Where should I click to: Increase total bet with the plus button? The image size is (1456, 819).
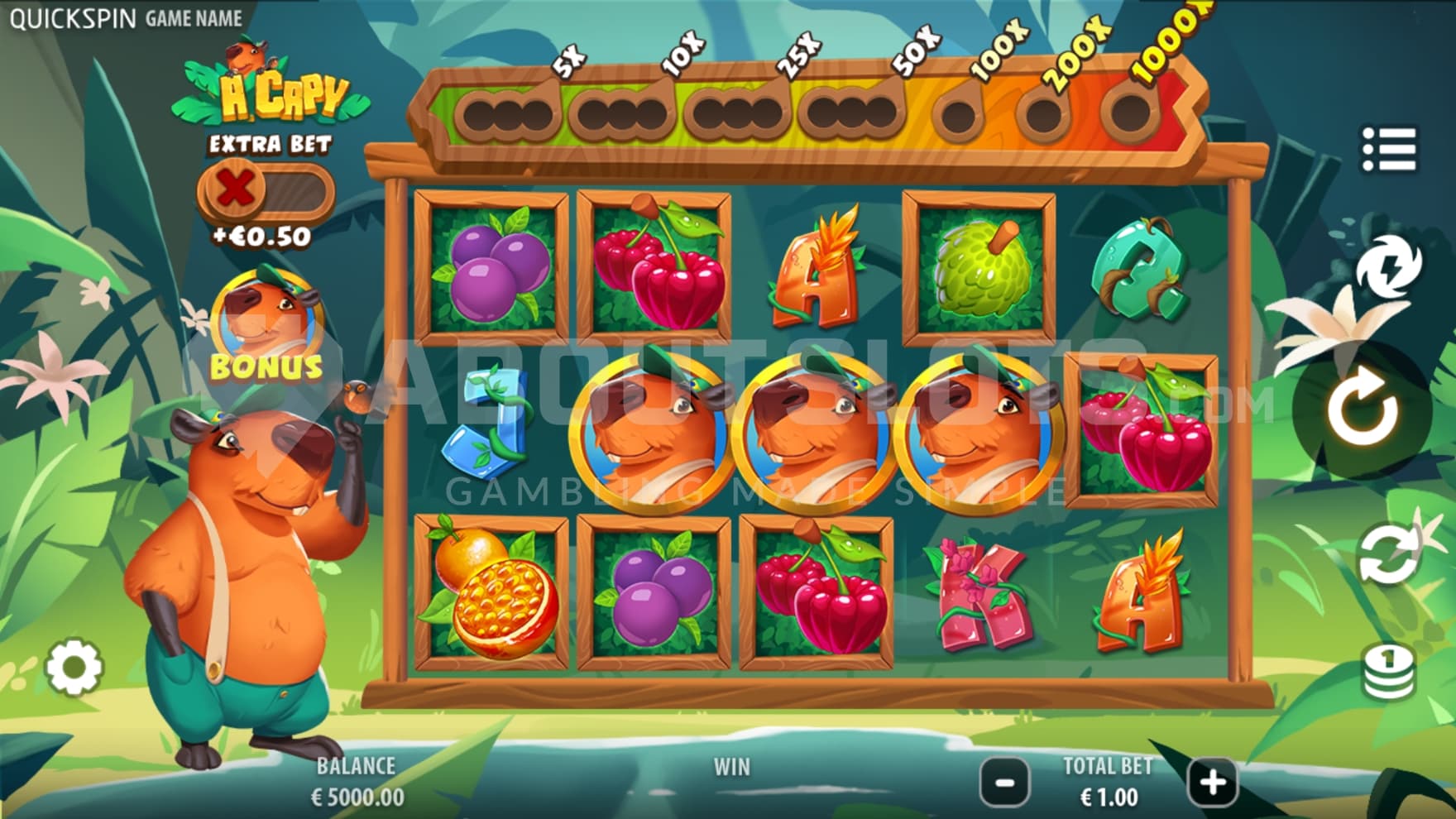point(1212,782)
